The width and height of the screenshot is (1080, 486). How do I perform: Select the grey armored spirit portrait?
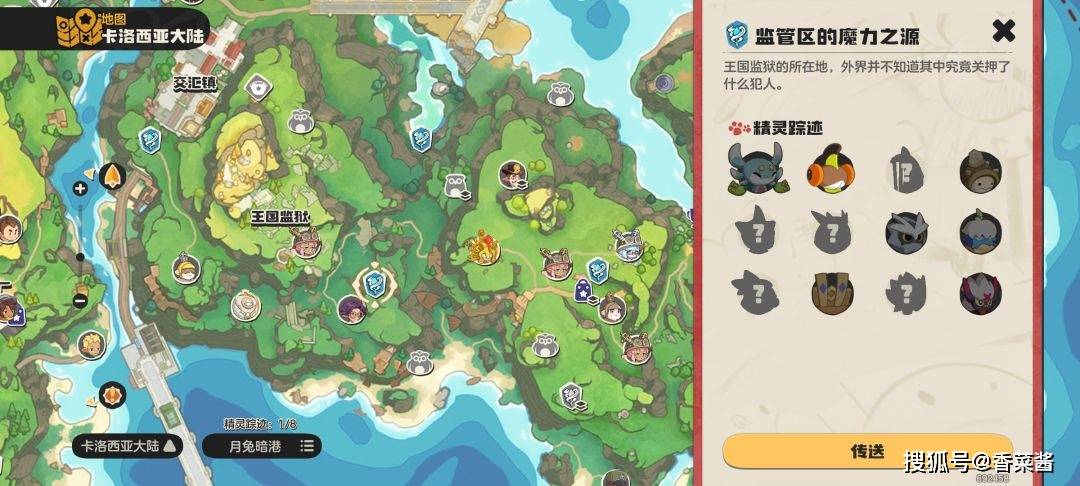[x=905, y=230]
